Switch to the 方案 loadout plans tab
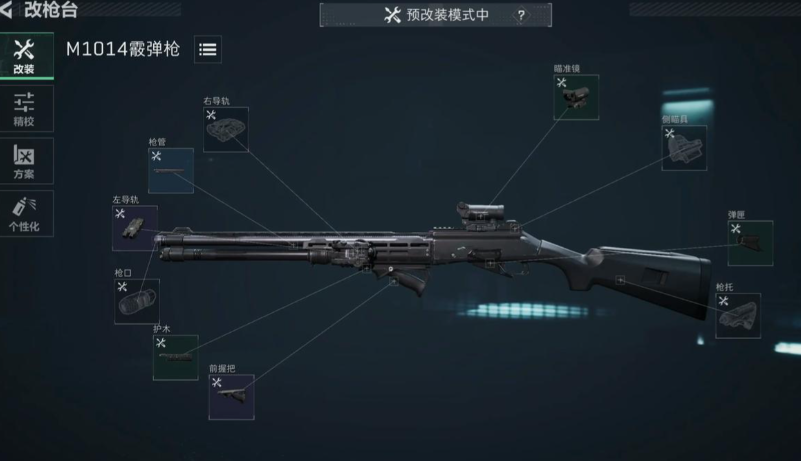 (x=25, y=161)
